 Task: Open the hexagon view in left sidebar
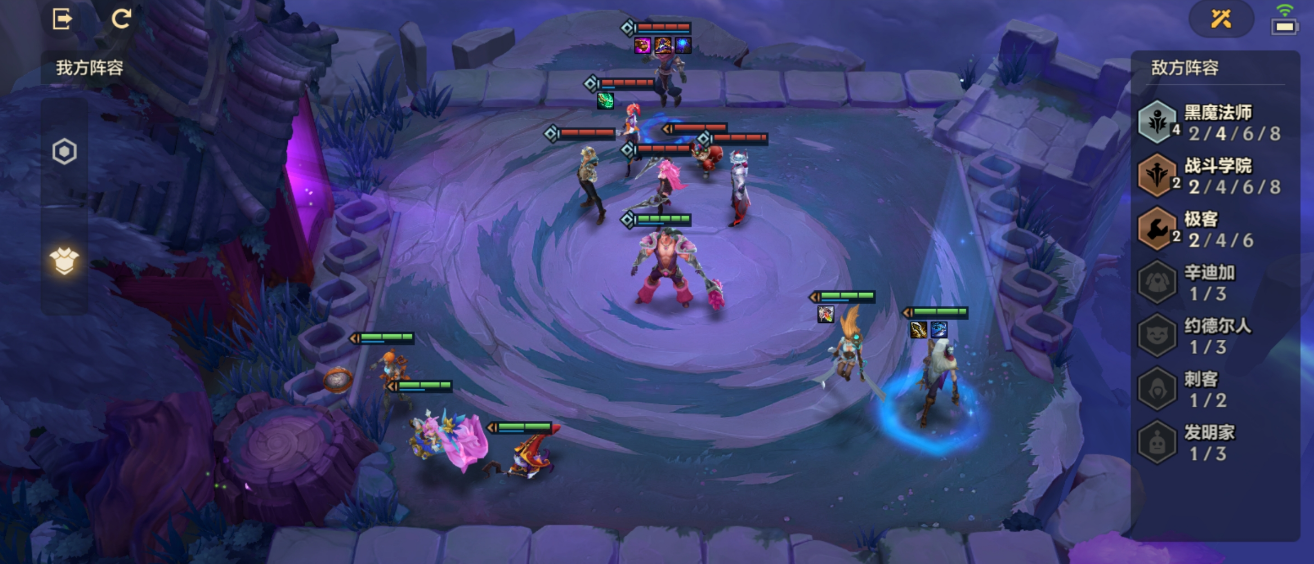(64, 152)
